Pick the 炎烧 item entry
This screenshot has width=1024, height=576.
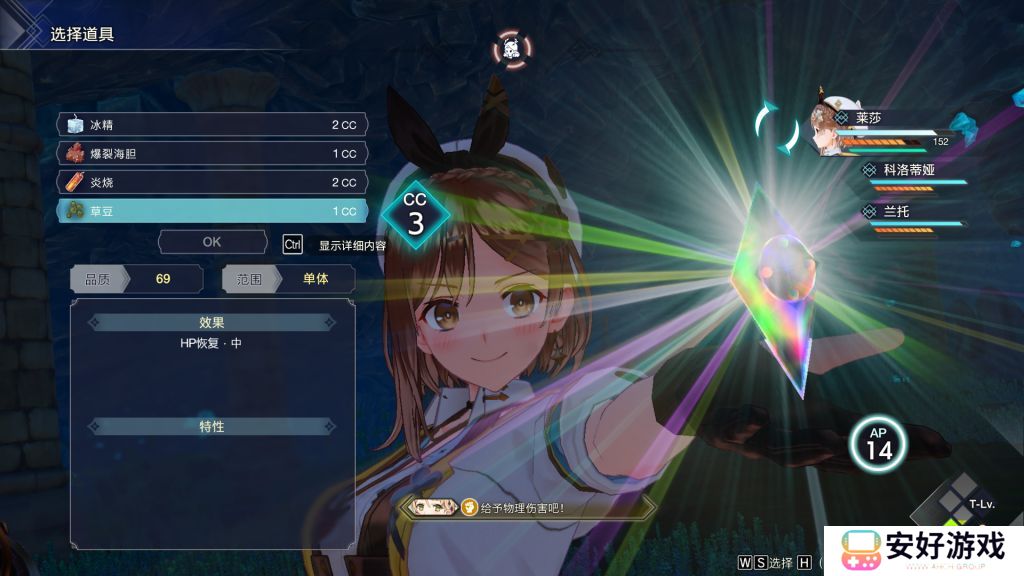tap(212, 183)
